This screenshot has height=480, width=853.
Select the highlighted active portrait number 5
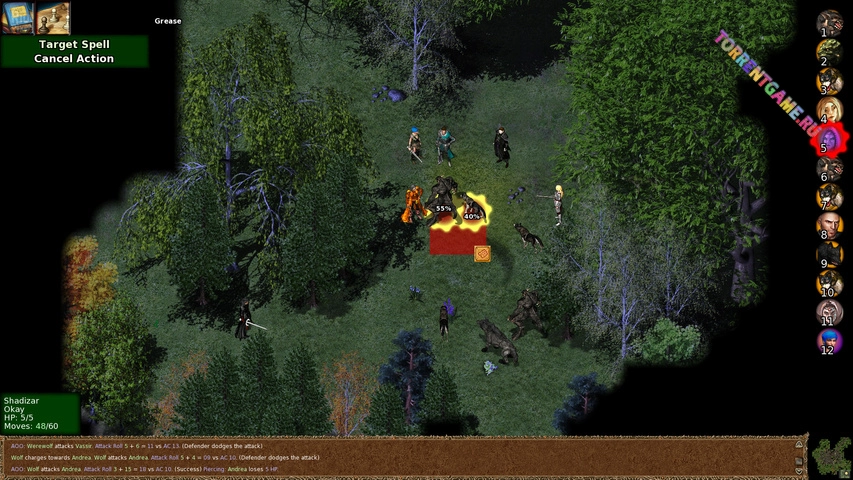tap(829, 138)
